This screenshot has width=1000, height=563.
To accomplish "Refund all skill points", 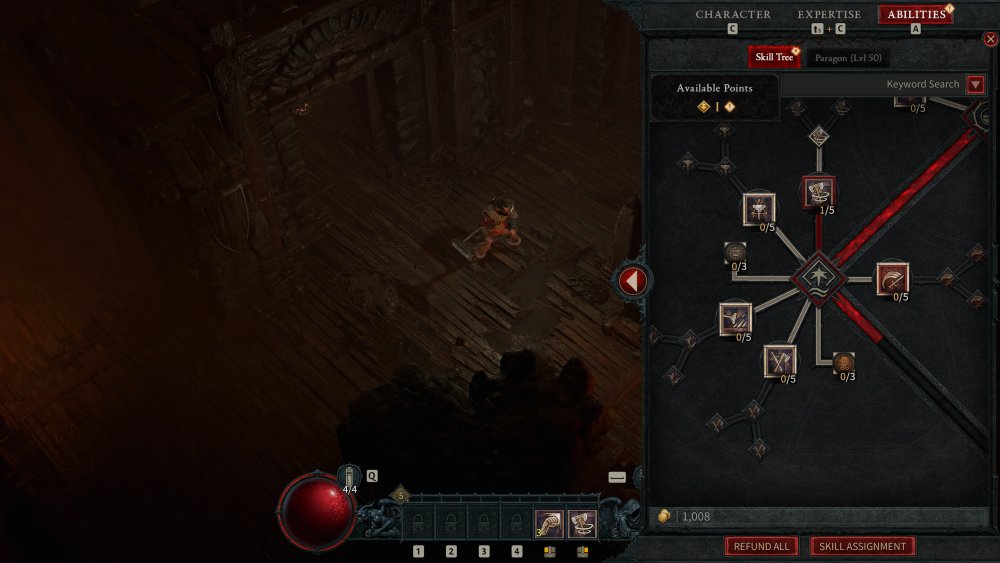I will pos(761,547).
